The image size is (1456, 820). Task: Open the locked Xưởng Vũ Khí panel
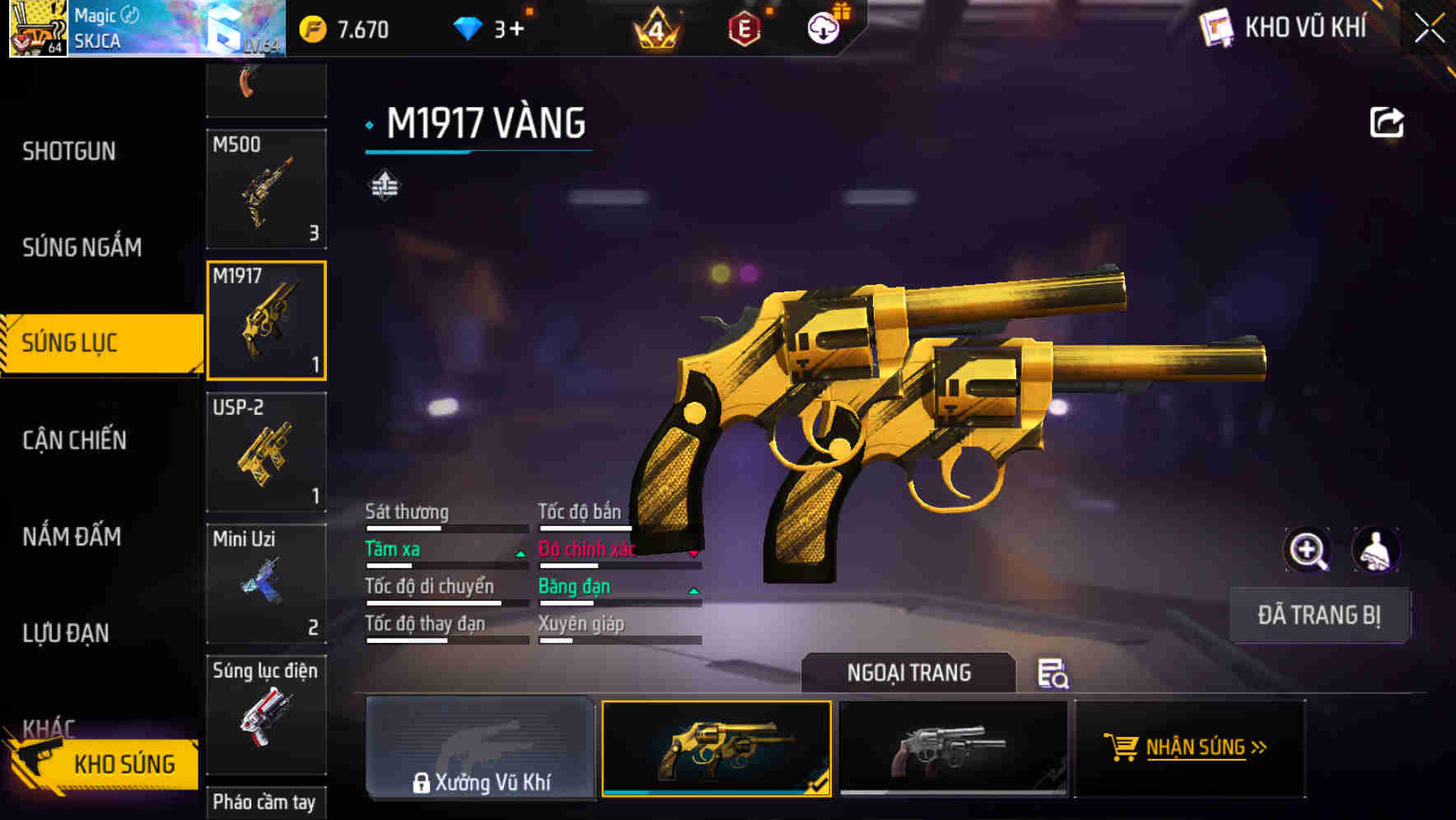click(x=480, y=748)
